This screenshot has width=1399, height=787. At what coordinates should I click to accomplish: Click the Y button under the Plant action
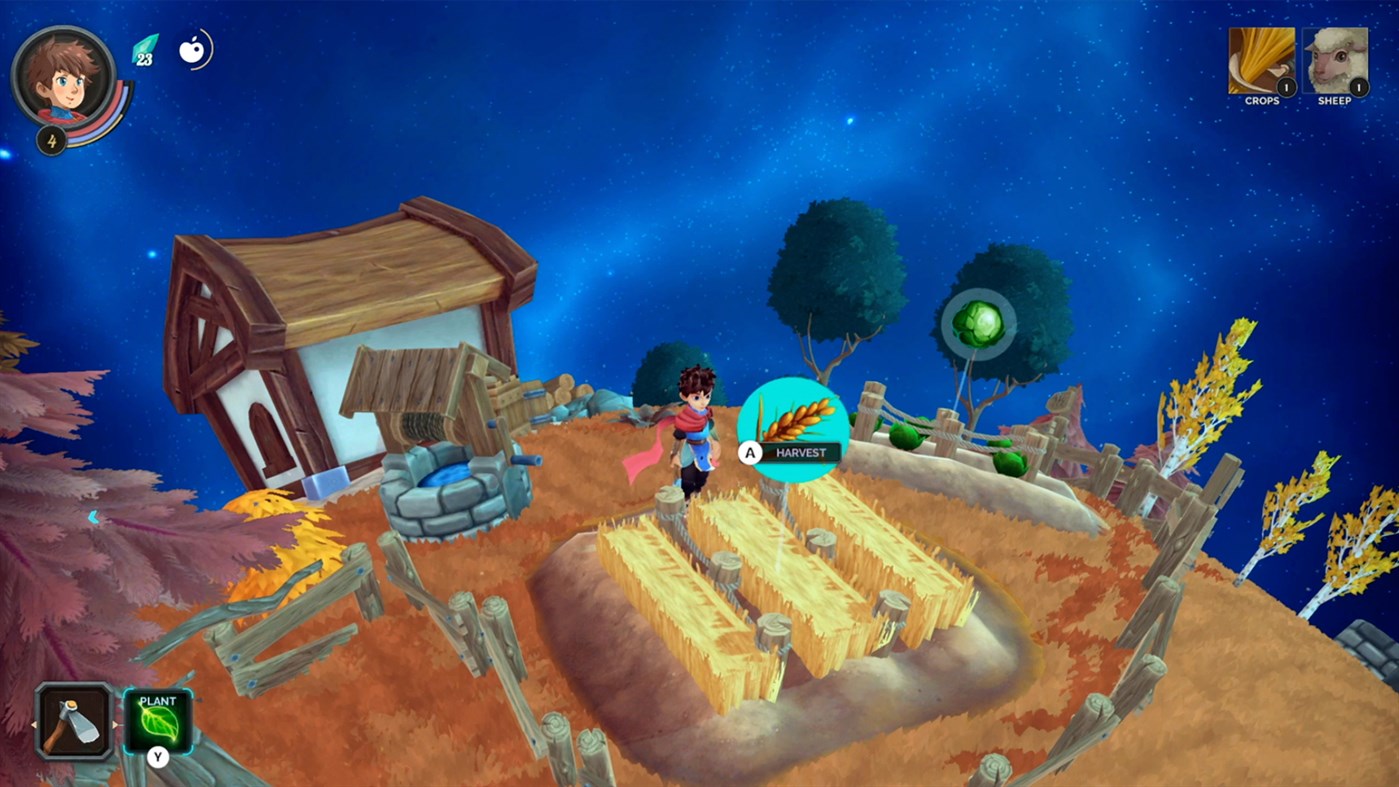[x=157, y=757]
